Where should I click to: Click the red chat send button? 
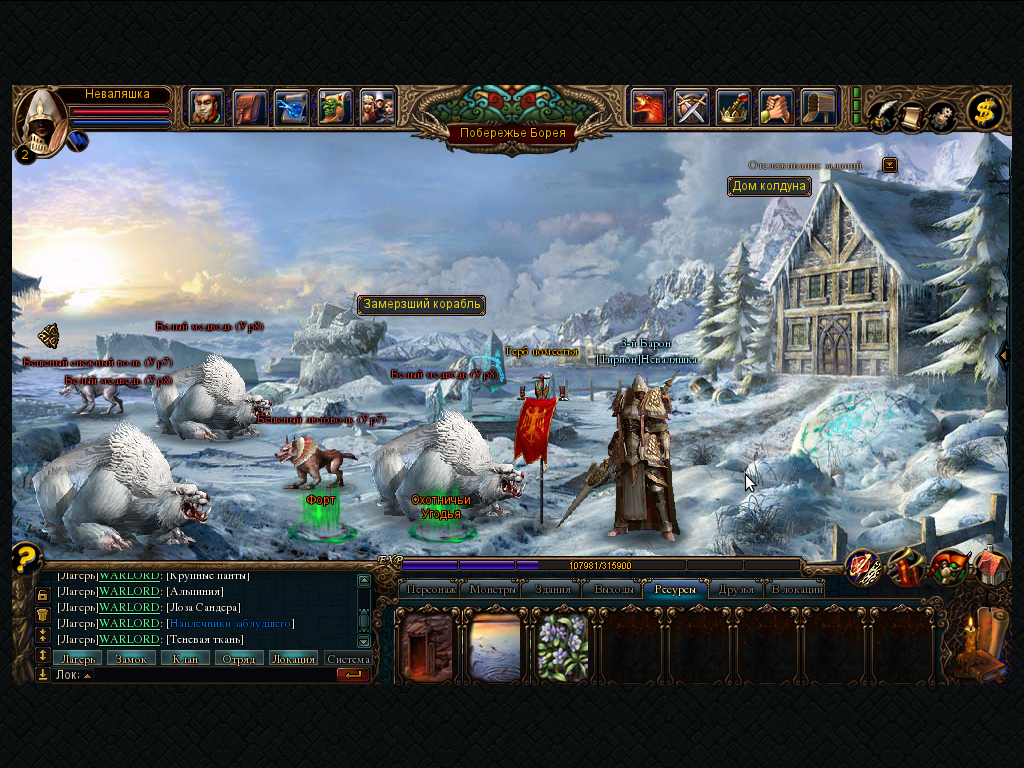[353, 675]
